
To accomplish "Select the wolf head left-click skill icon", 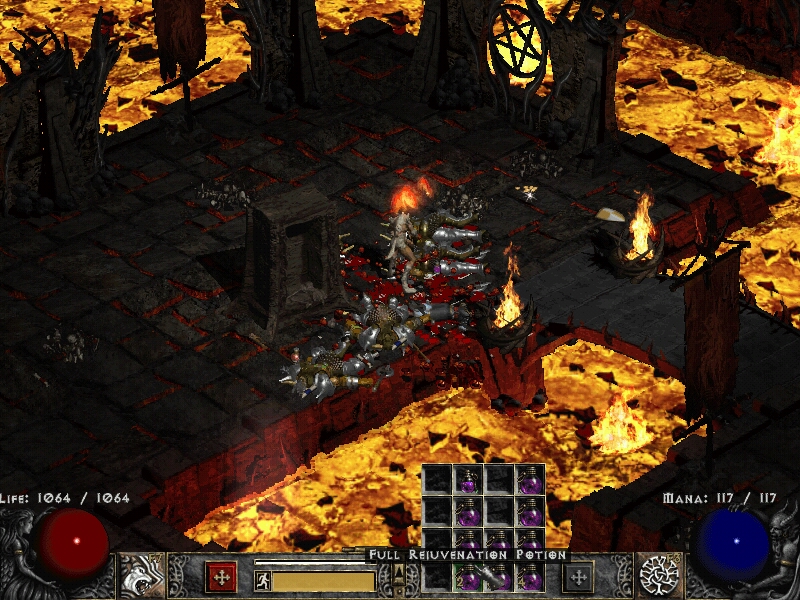I will 142,576.
